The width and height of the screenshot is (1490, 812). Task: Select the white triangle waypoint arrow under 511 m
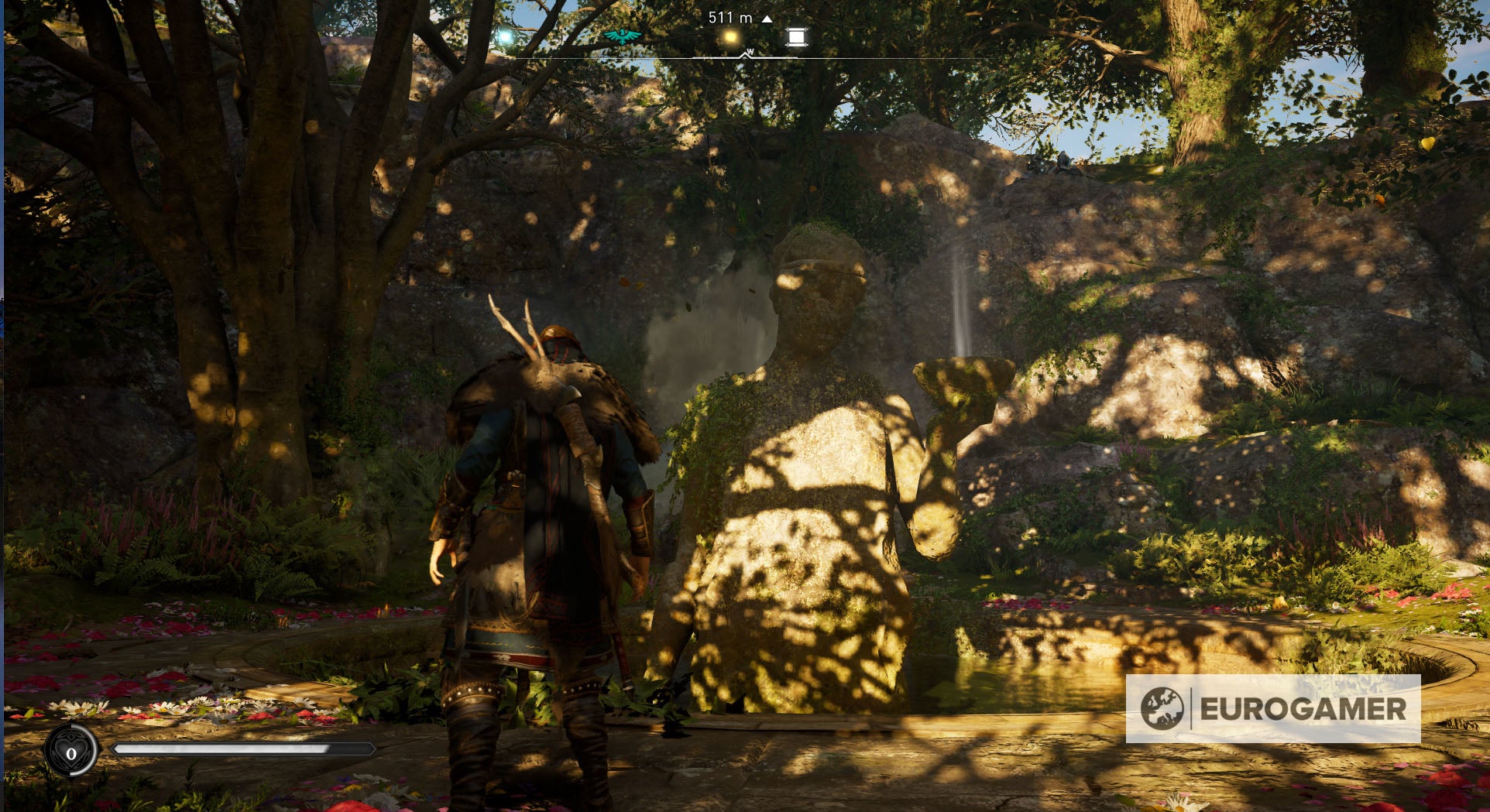766,18
